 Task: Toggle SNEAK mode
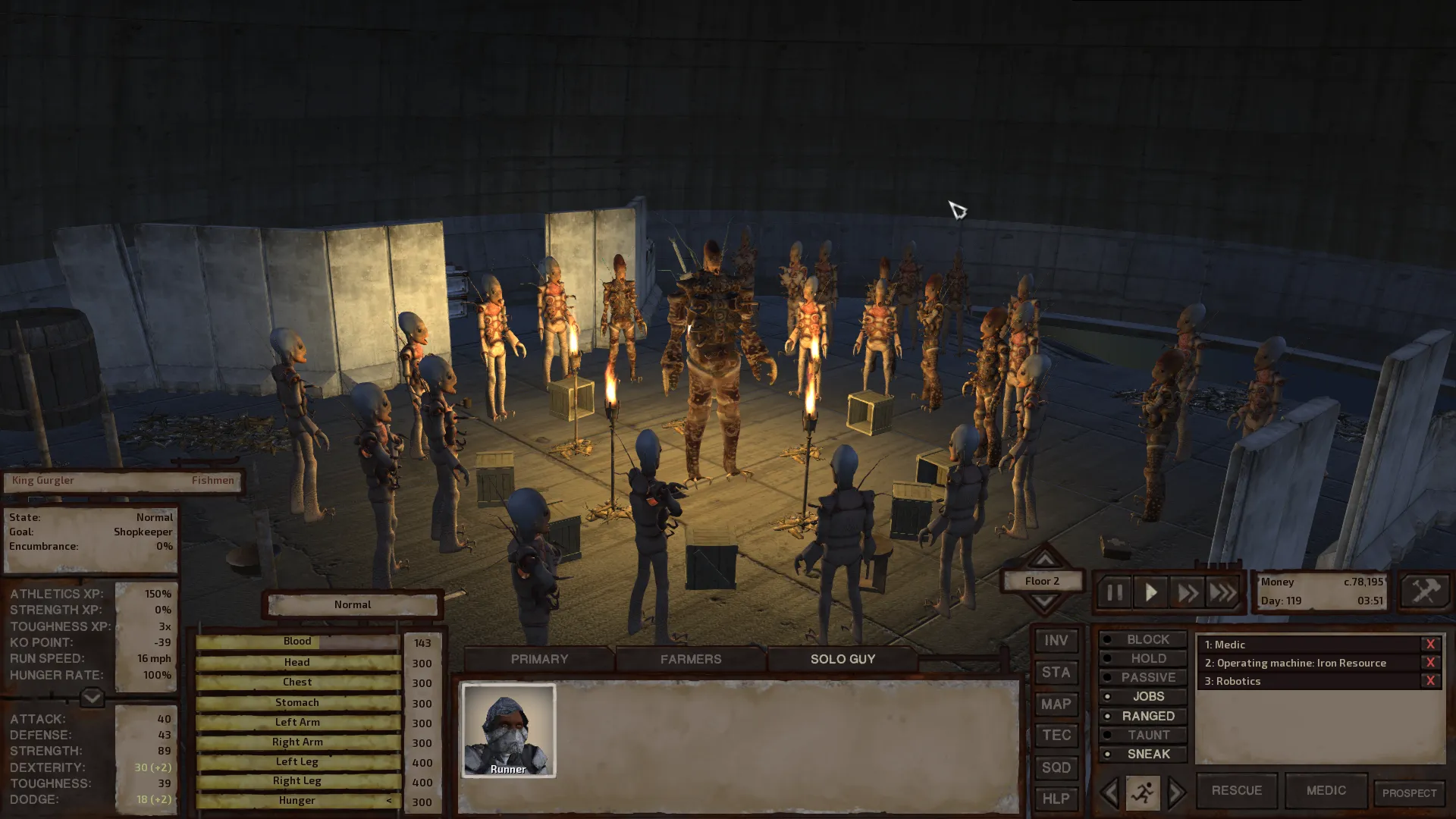point(1143,754)
